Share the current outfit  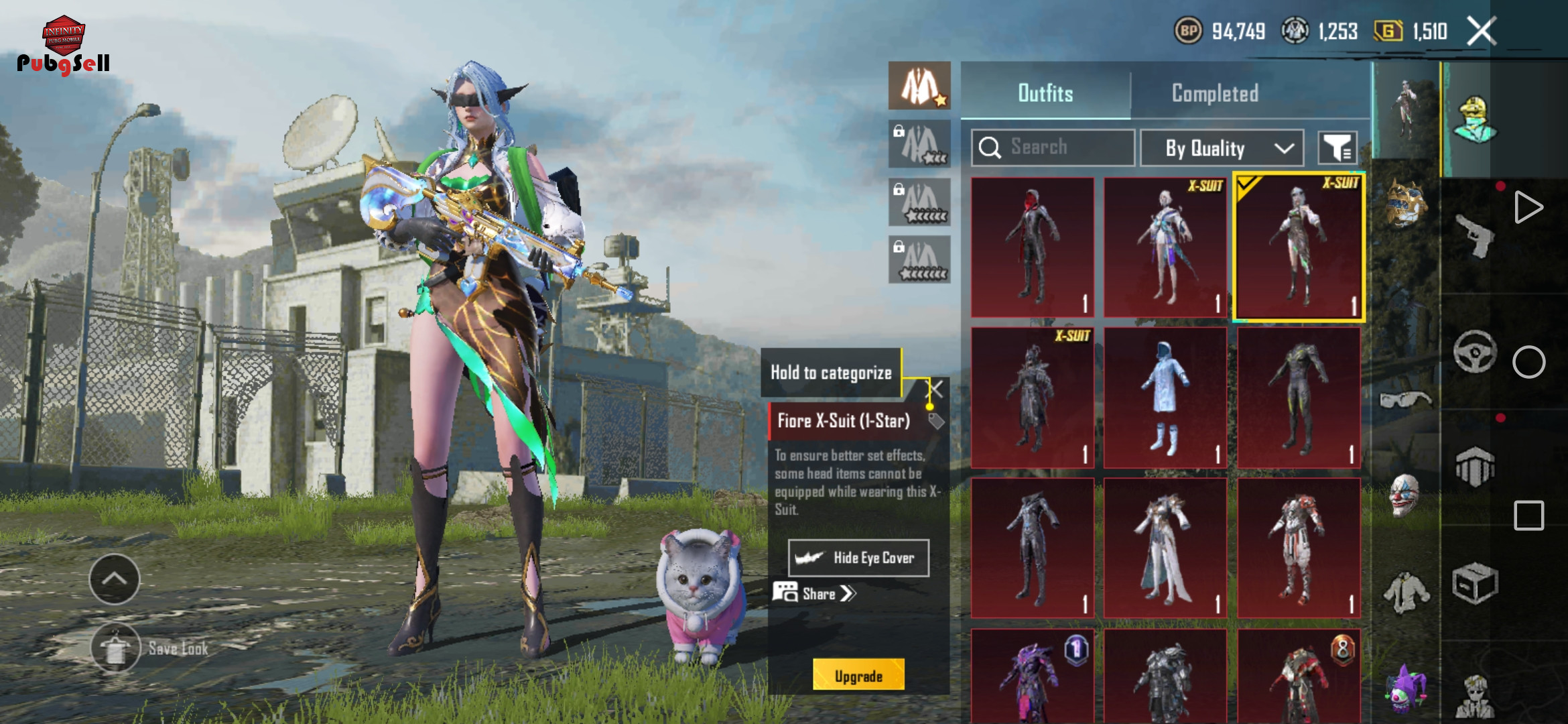pos(815,593)
